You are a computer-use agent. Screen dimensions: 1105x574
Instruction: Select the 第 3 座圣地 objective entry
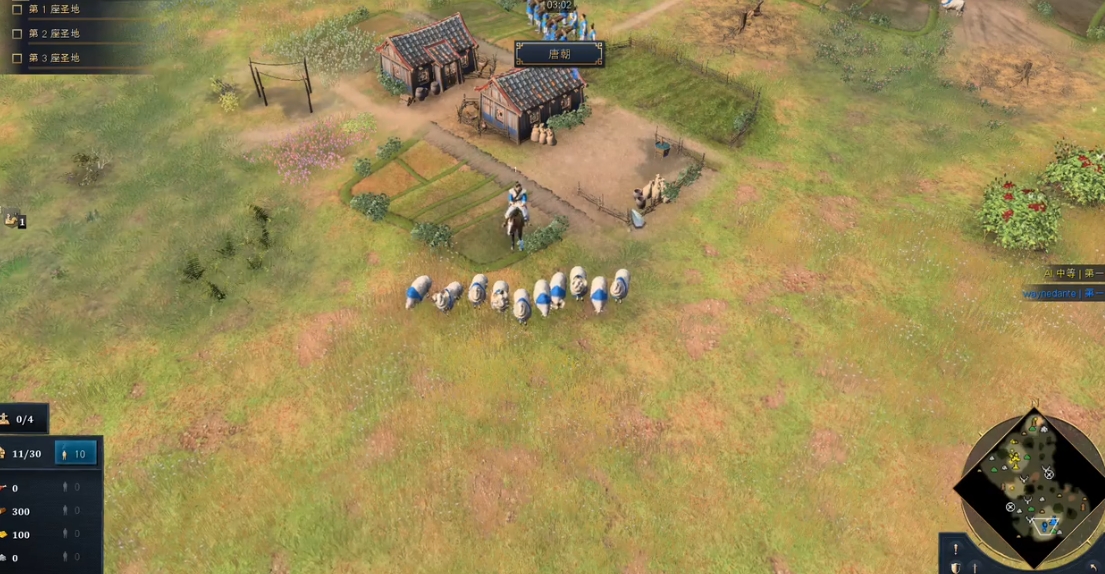(x=54, y=58)
